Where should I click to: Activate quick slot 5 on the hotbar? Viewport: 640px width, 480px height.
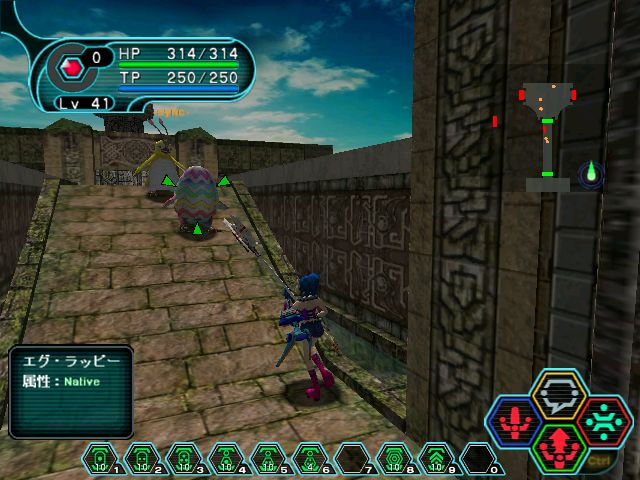(266, 458)
